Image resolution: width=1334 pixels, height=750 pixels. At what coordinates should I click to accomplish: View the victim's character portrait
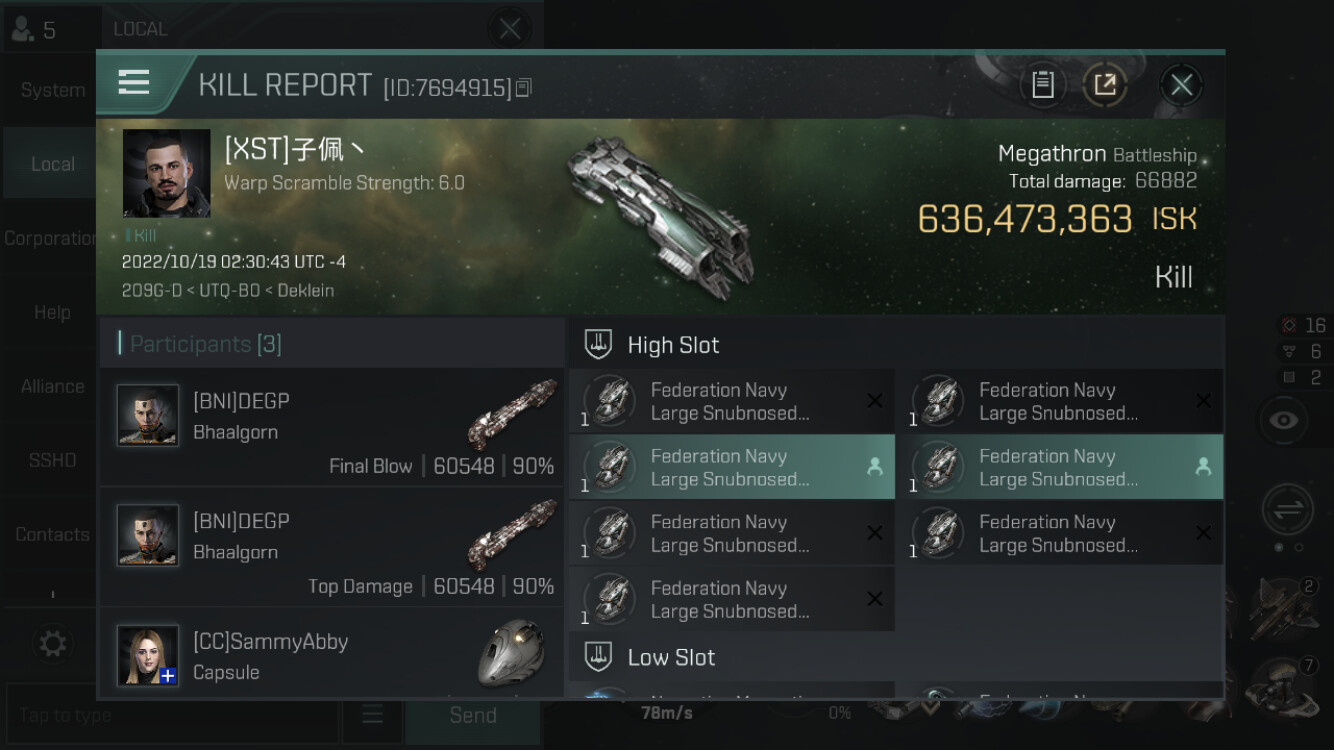pyautogui.click(x=166, y=173)
